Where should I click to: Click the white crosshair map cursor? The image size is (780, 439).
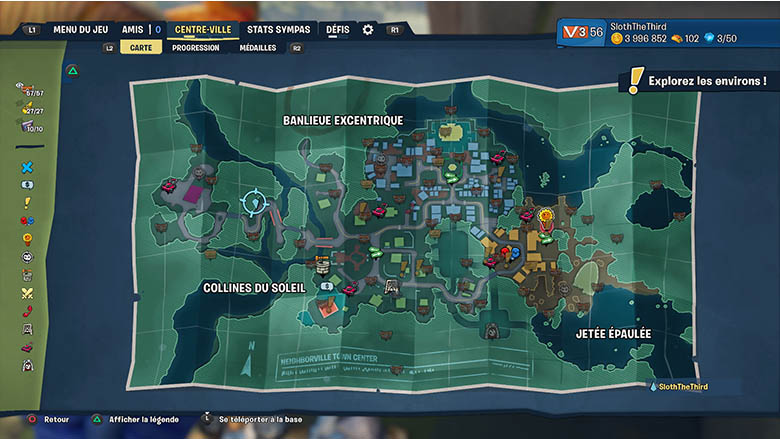[x=255, y=203]
